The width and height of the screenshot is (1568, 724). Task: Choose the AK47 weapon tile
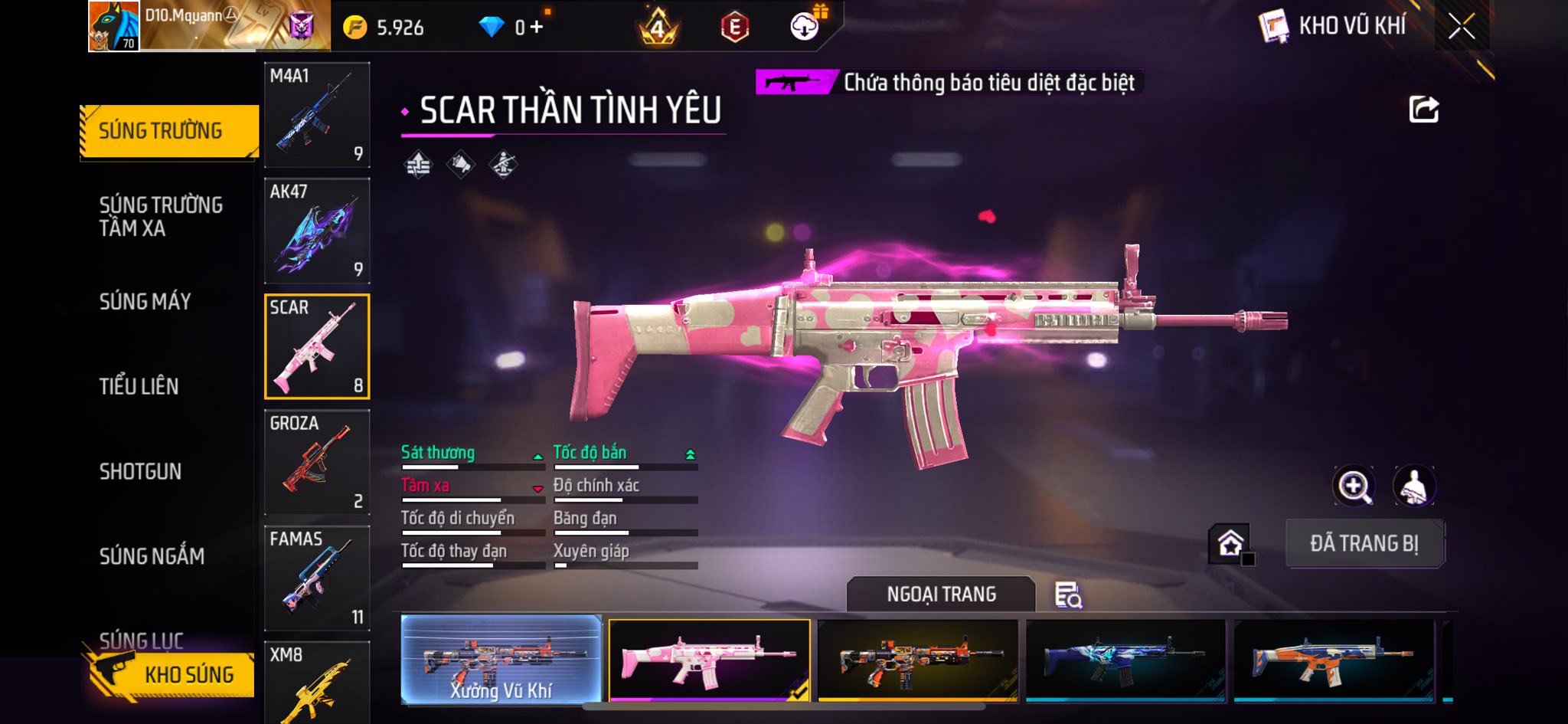pyautogui.click(x=317, y=231)
